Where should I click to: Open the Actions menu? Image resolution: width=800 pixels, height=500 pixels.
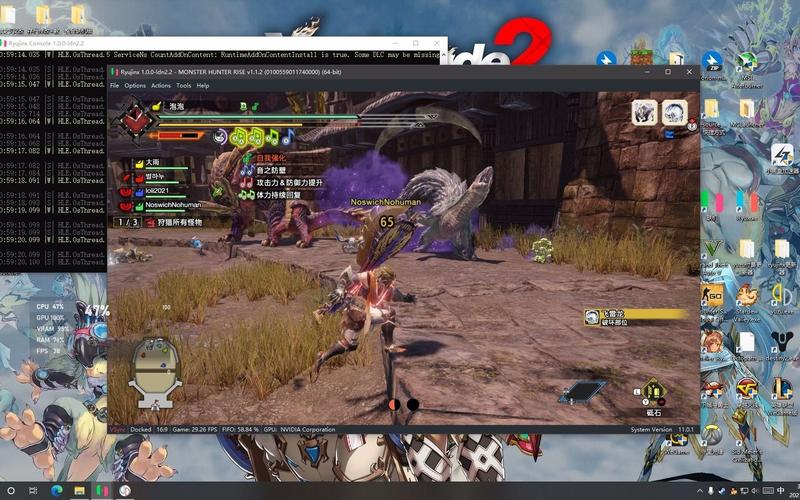pos(160,86)
